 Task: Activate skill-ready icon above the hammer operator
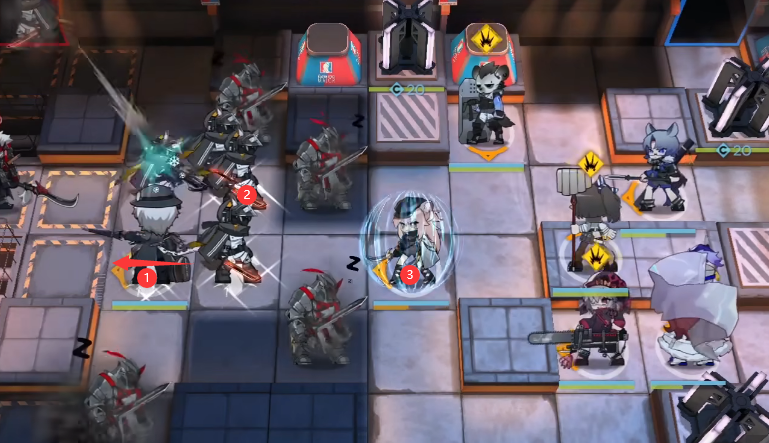click(x=590, y=162)
